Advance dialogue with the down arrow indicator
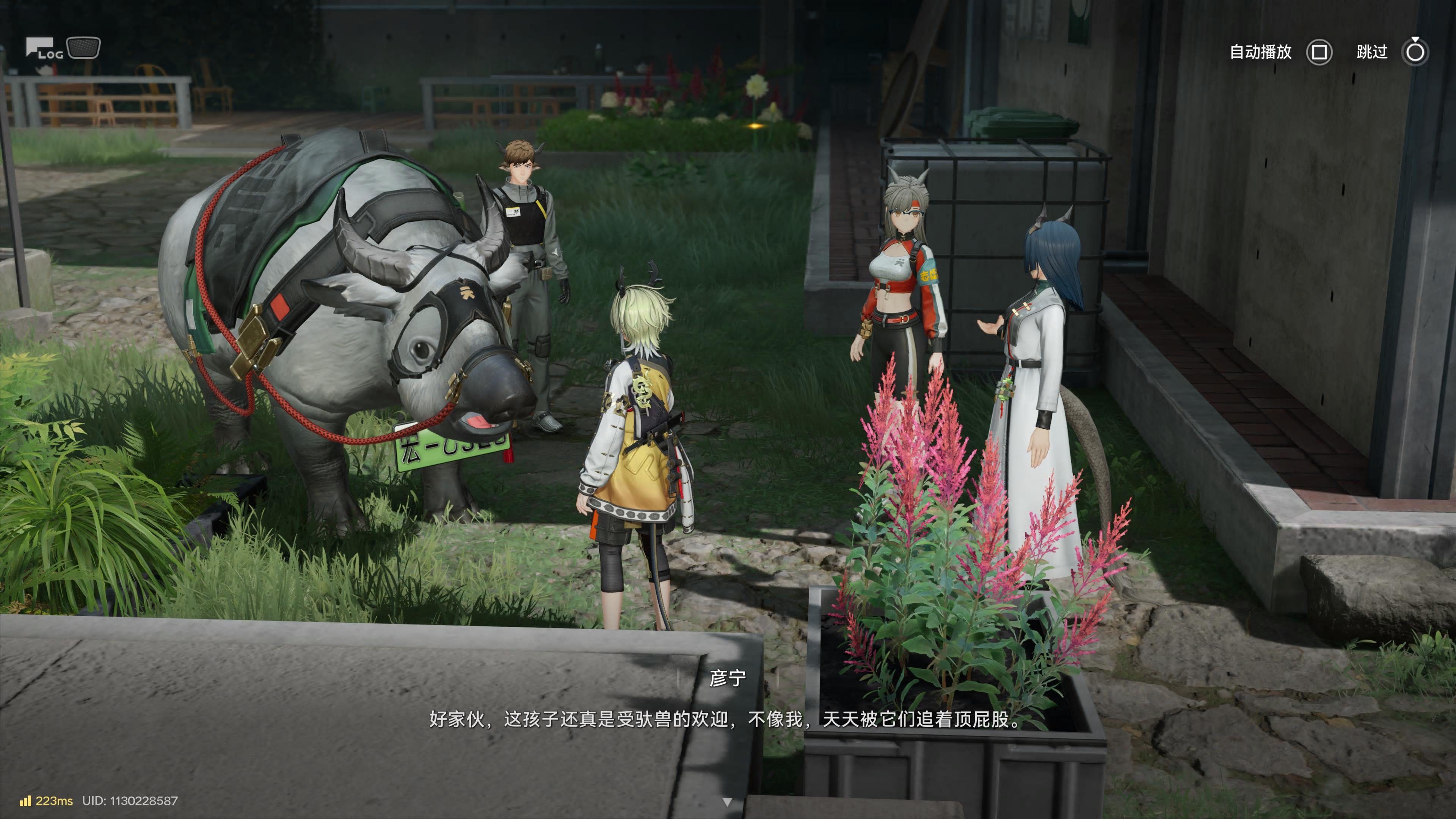 [728, 802]
